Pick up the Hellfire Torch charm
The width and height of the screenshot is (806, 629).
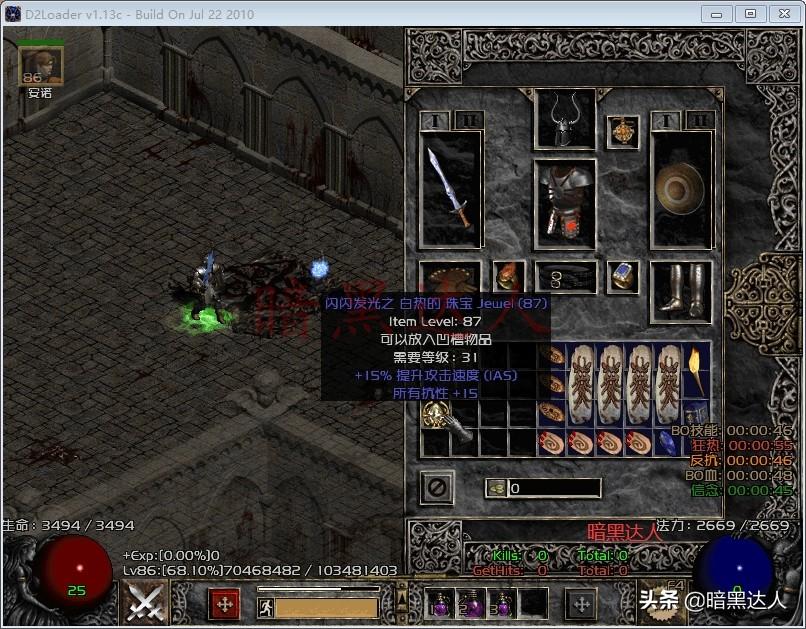coord(696,370)
